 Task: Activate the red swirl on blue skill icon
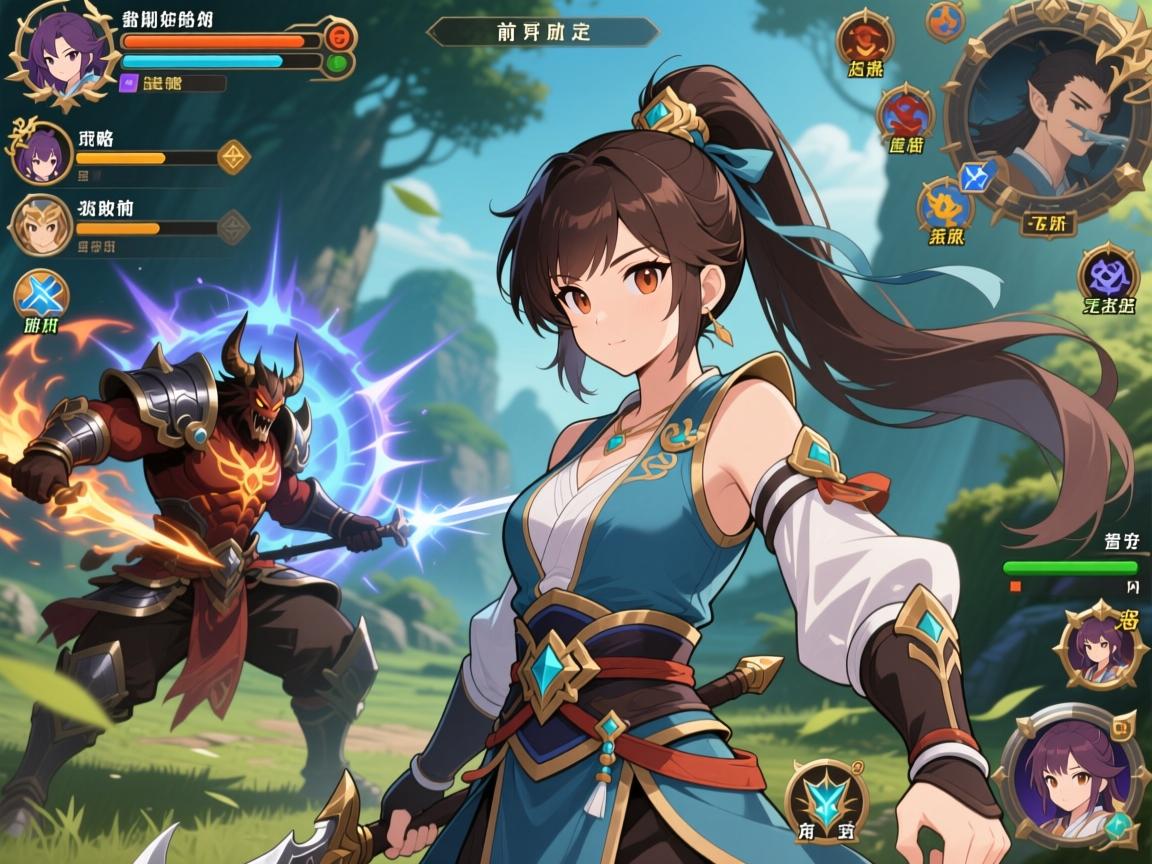click(x=905, y=112)
